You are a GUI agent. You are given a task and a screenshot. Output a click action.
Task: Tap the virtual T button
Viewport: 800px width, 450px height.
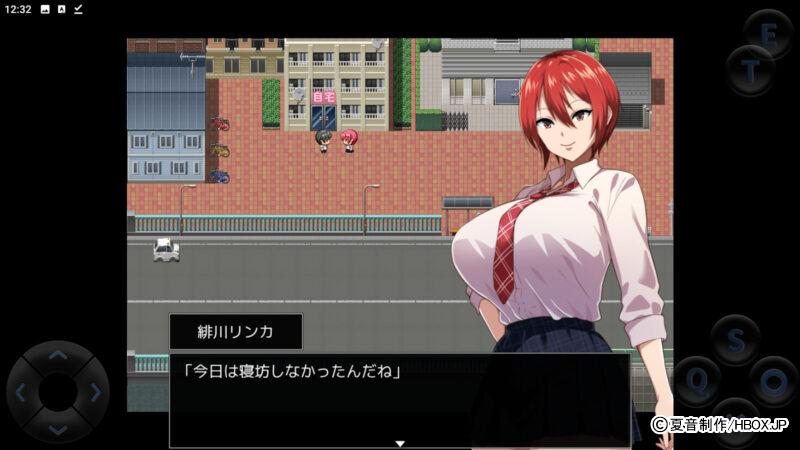[x=749, y=70]
